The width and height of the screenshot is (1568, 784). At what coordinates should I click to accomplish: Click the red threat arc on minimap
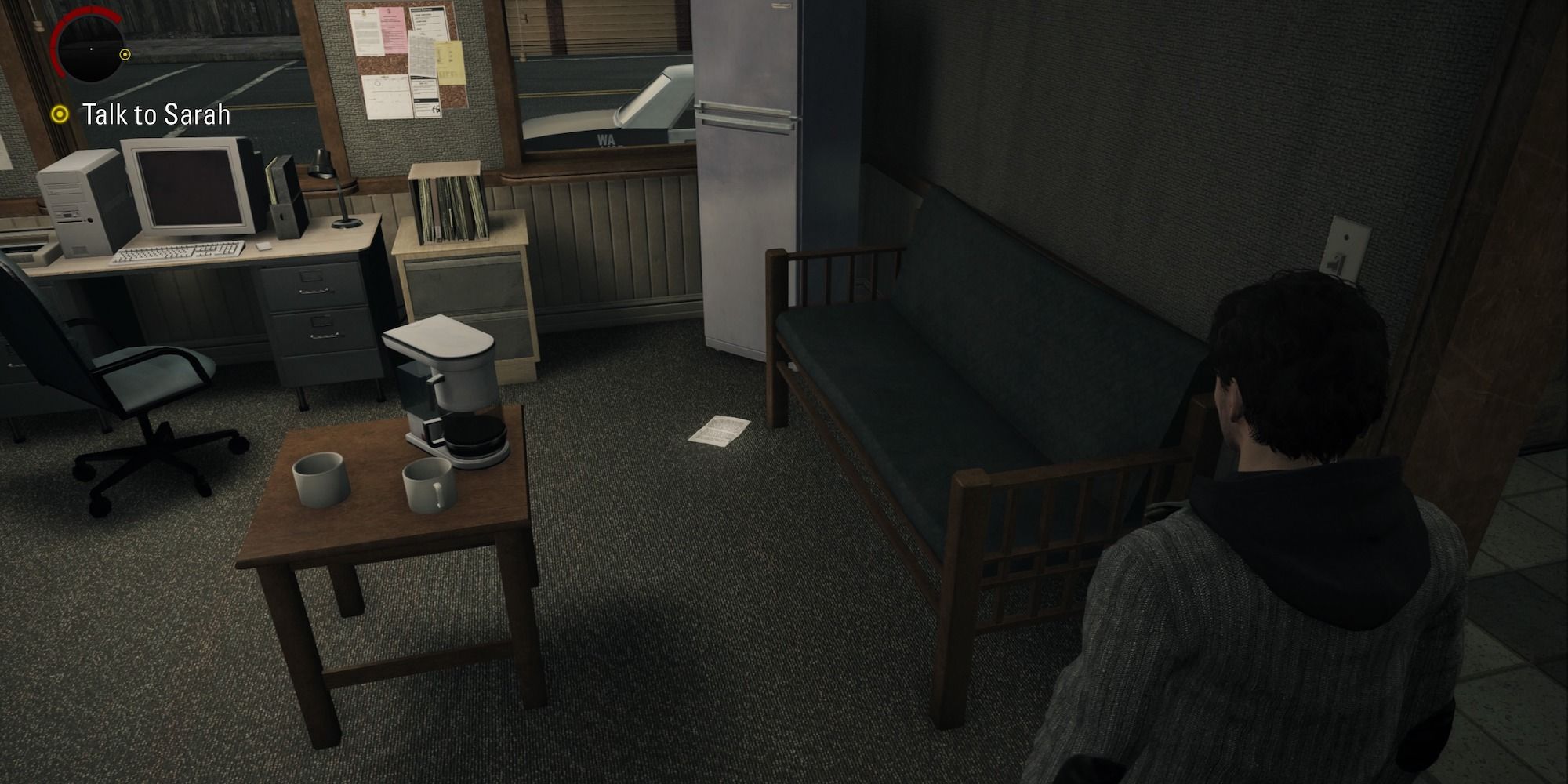pos(67,20)
